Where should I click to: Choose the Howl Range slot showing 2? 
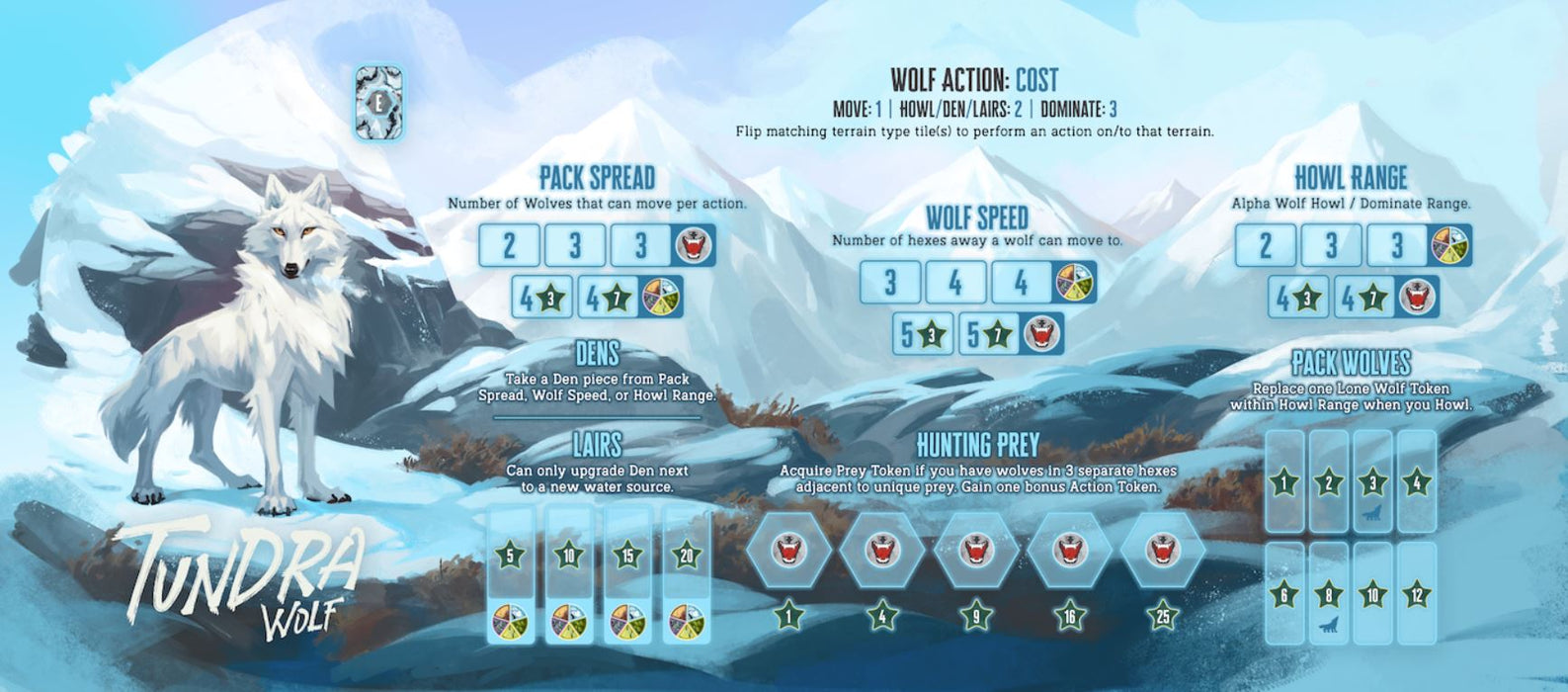coord(1265,245)
